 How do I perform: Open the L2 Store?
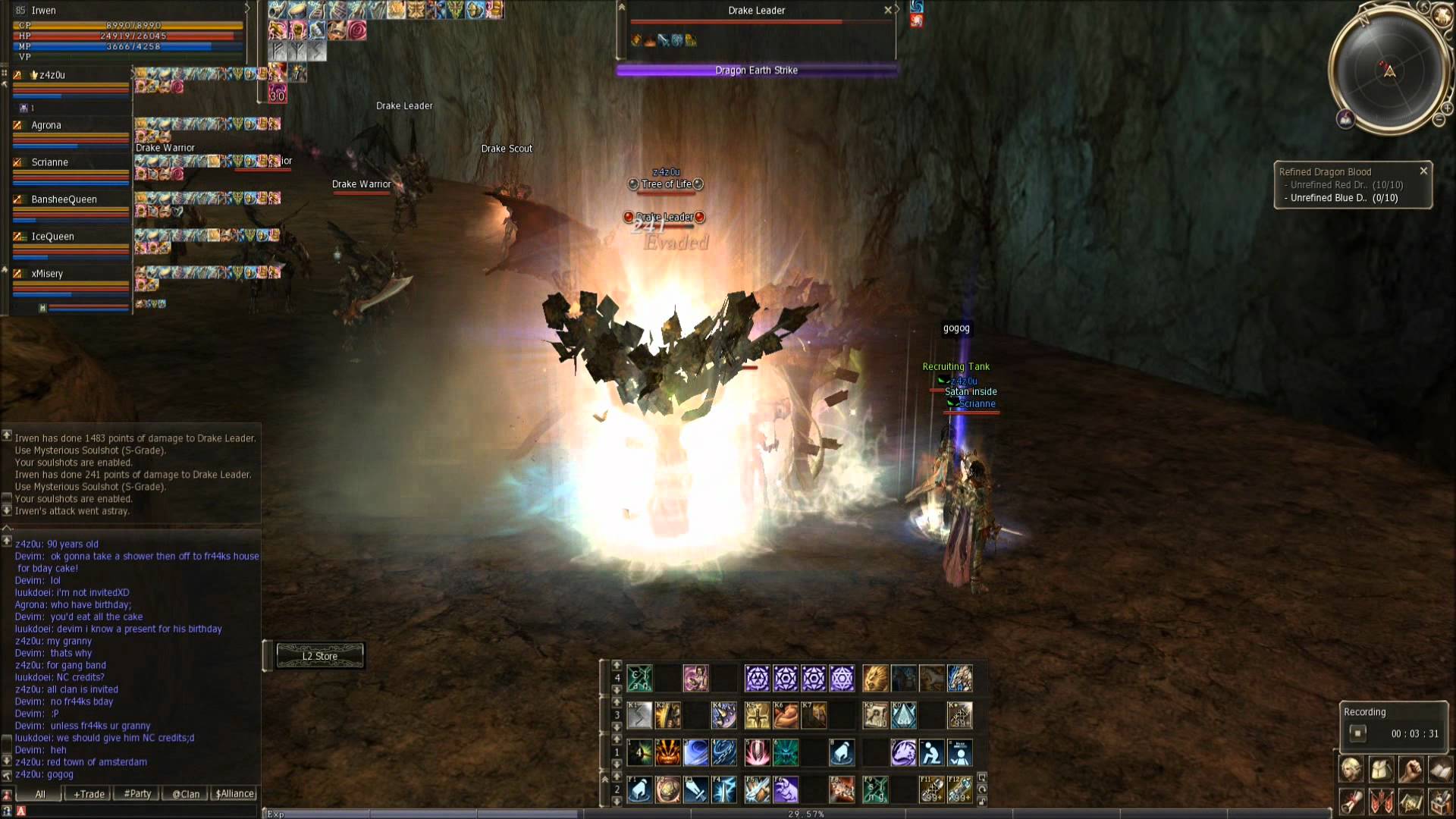320,656
